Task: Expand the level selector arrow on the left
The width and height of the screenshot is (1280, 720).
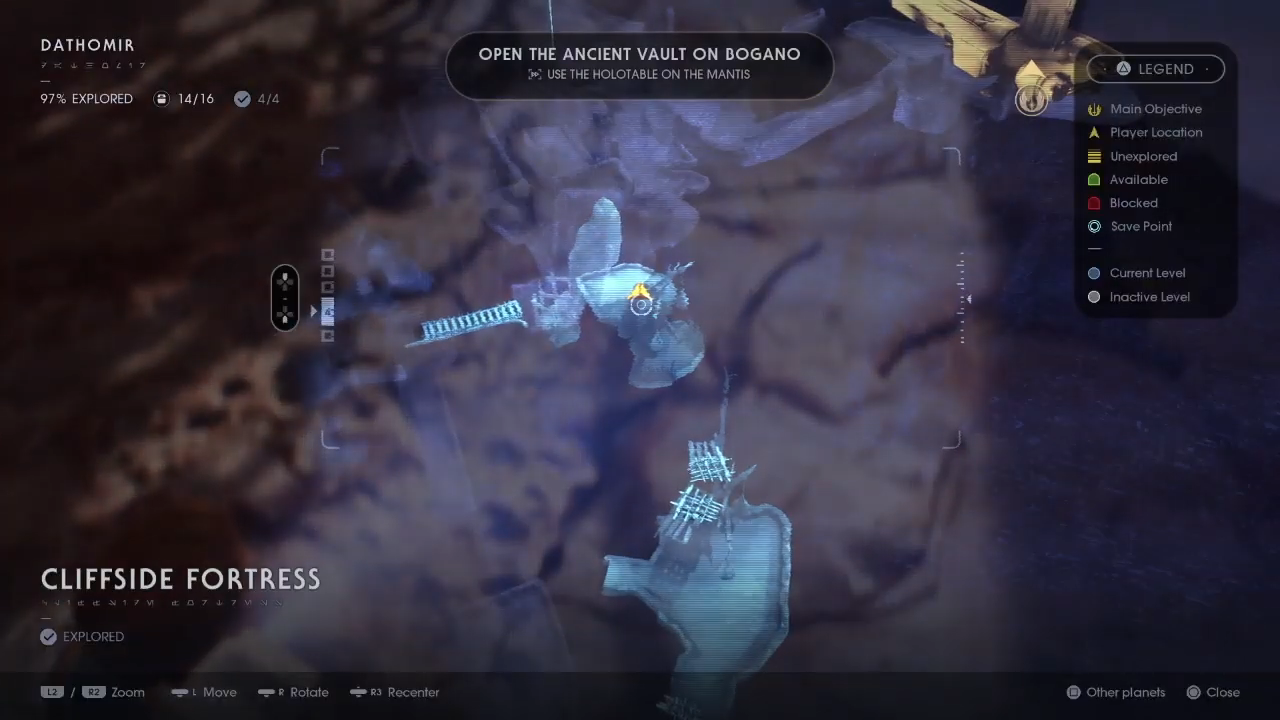Action: [x=313, y=311]
